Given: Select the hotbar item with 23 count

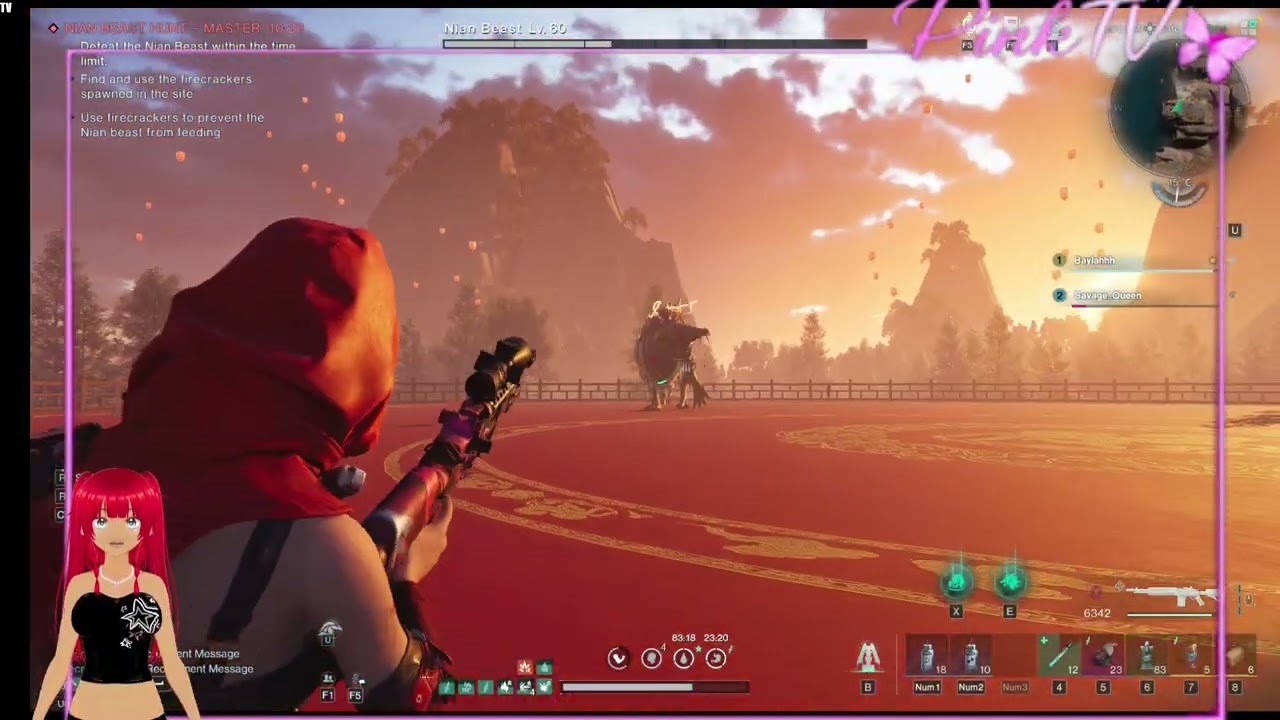Looking at the screenshot, I should click(x=1103, y=656).
